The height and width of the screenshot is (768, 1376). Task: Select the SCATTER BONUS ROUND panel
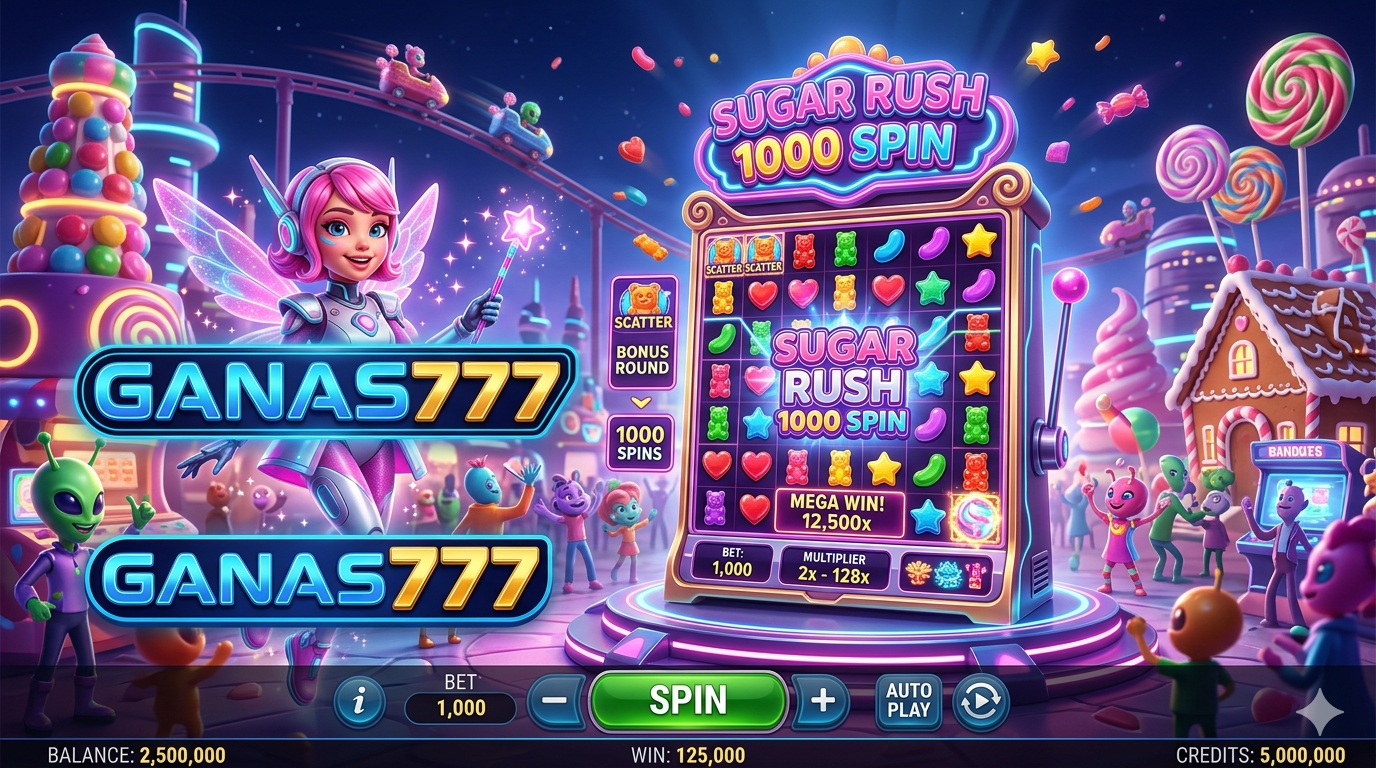(x=642, y=333)
